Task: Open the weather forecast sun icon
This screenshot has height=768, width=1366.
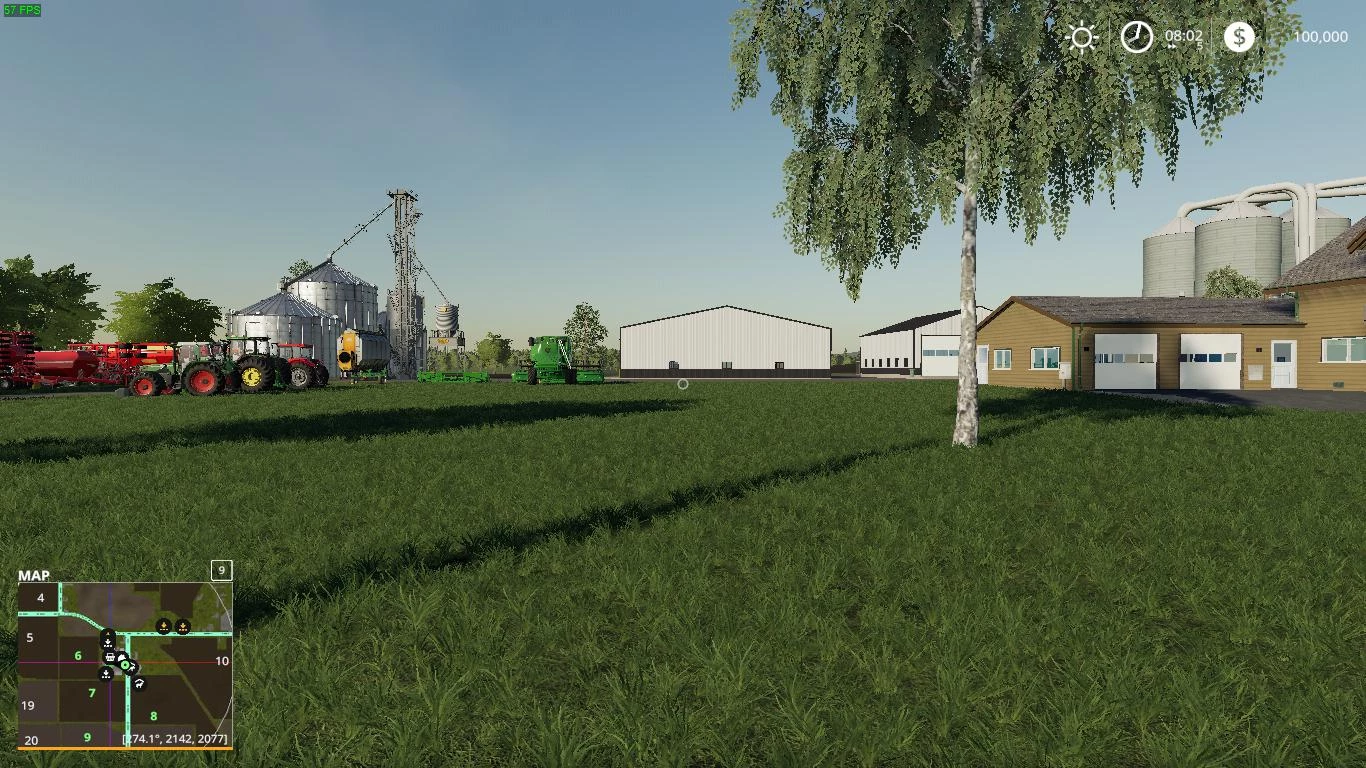Action: click(x=1083, y=37)
